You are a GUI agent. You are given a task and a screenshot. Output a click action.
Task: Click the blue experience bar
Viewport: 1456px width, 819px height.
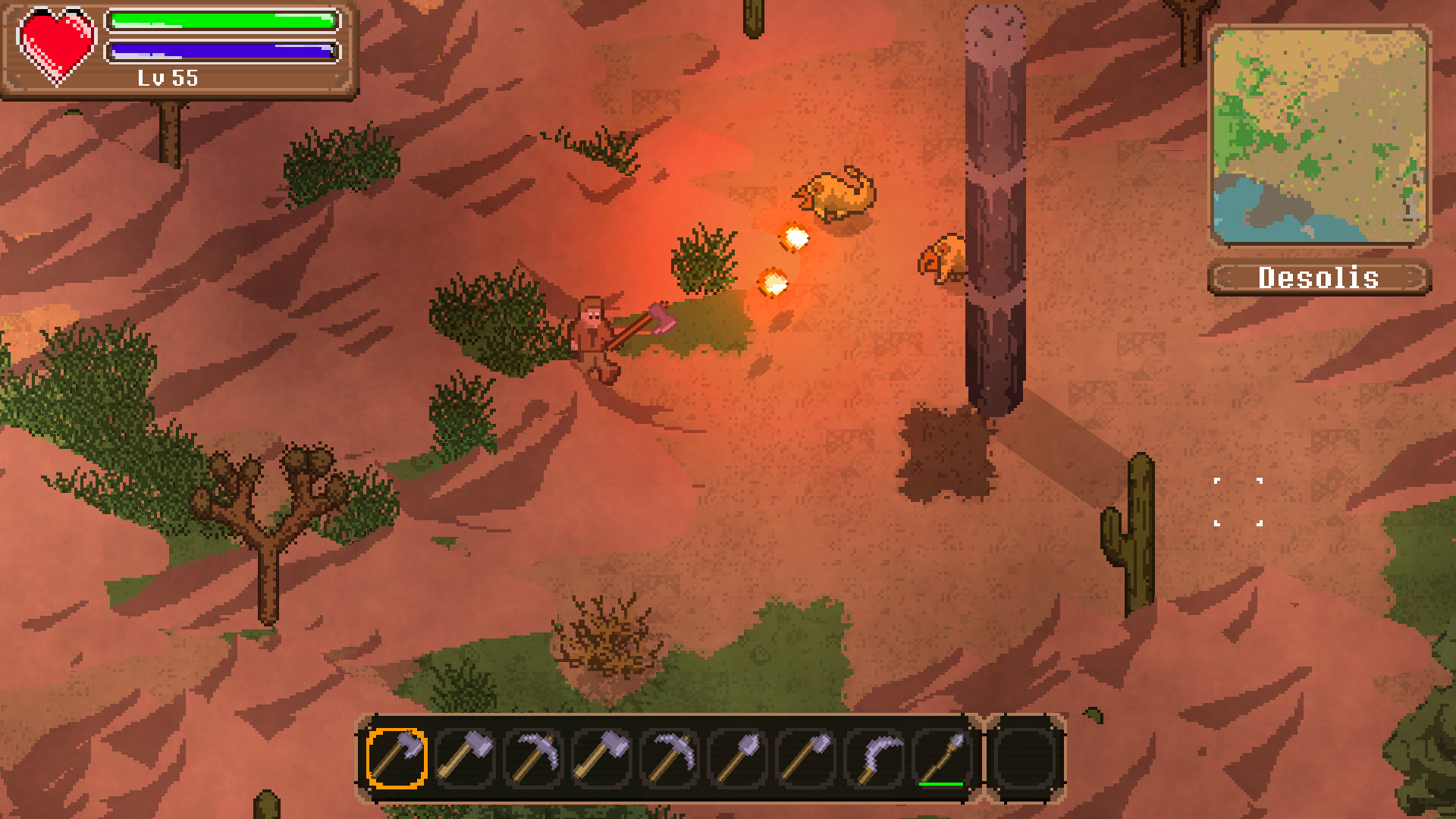(220, 52)
